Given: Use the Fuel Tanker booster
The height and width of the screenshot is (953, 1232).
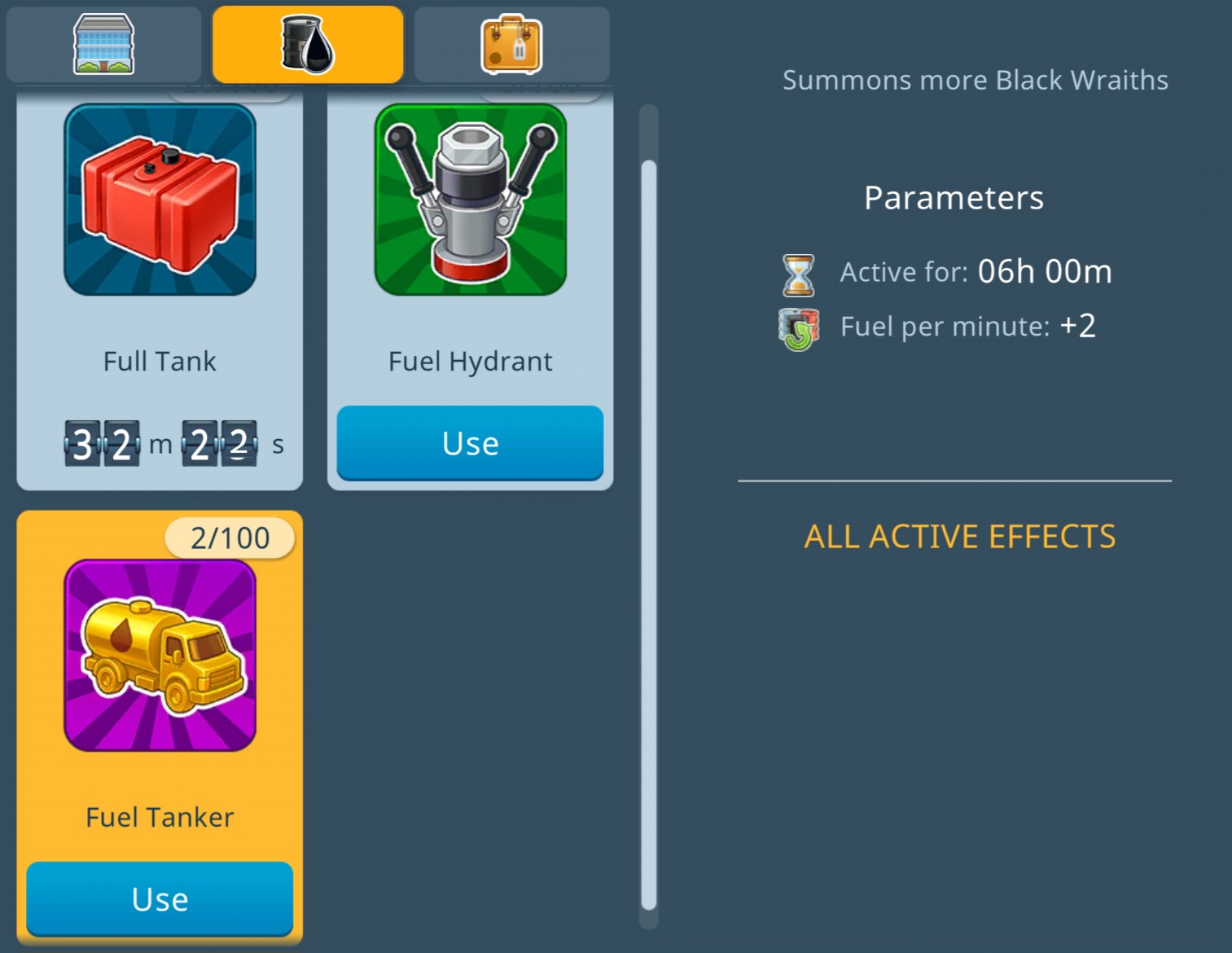Looking at the screenshot, I should (x=160, y=899).
